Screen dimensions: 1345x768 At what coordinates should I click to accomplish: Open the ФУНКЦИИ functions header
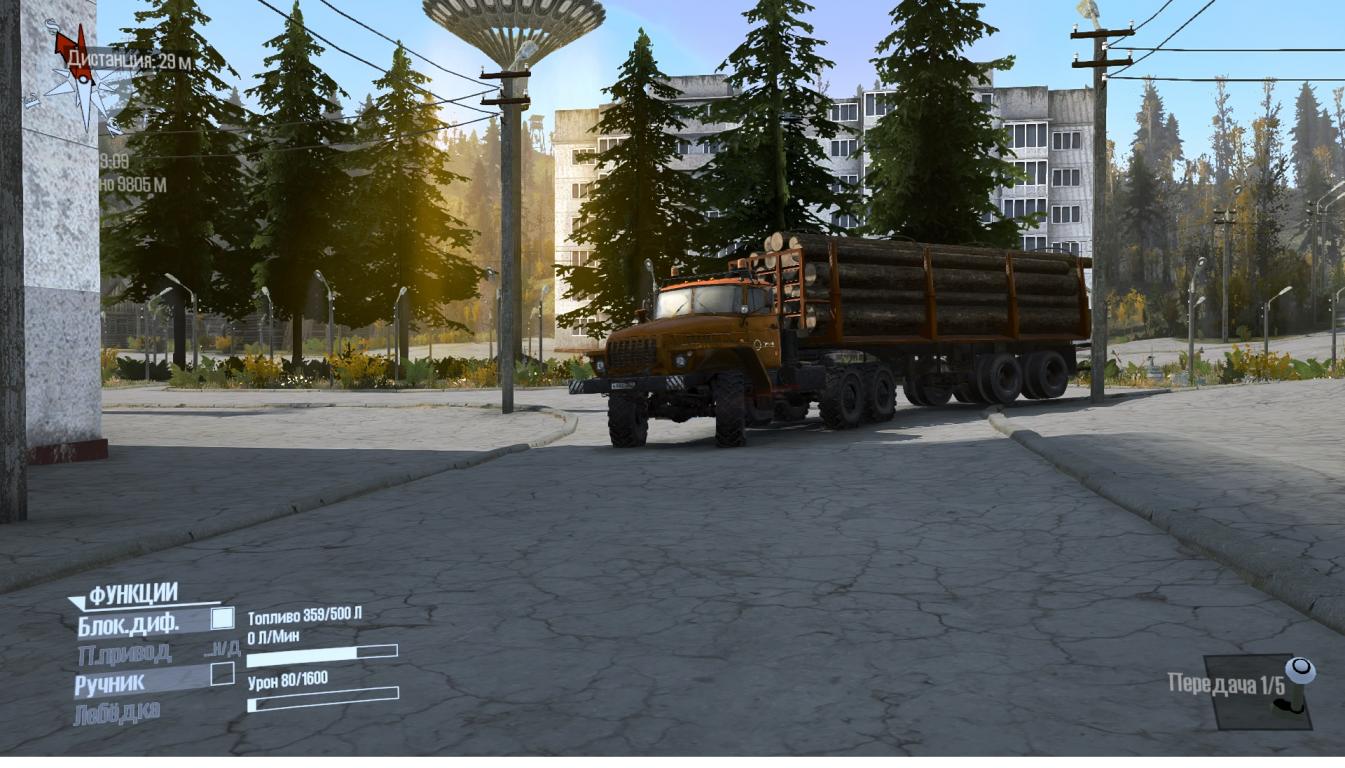point(132,595)
